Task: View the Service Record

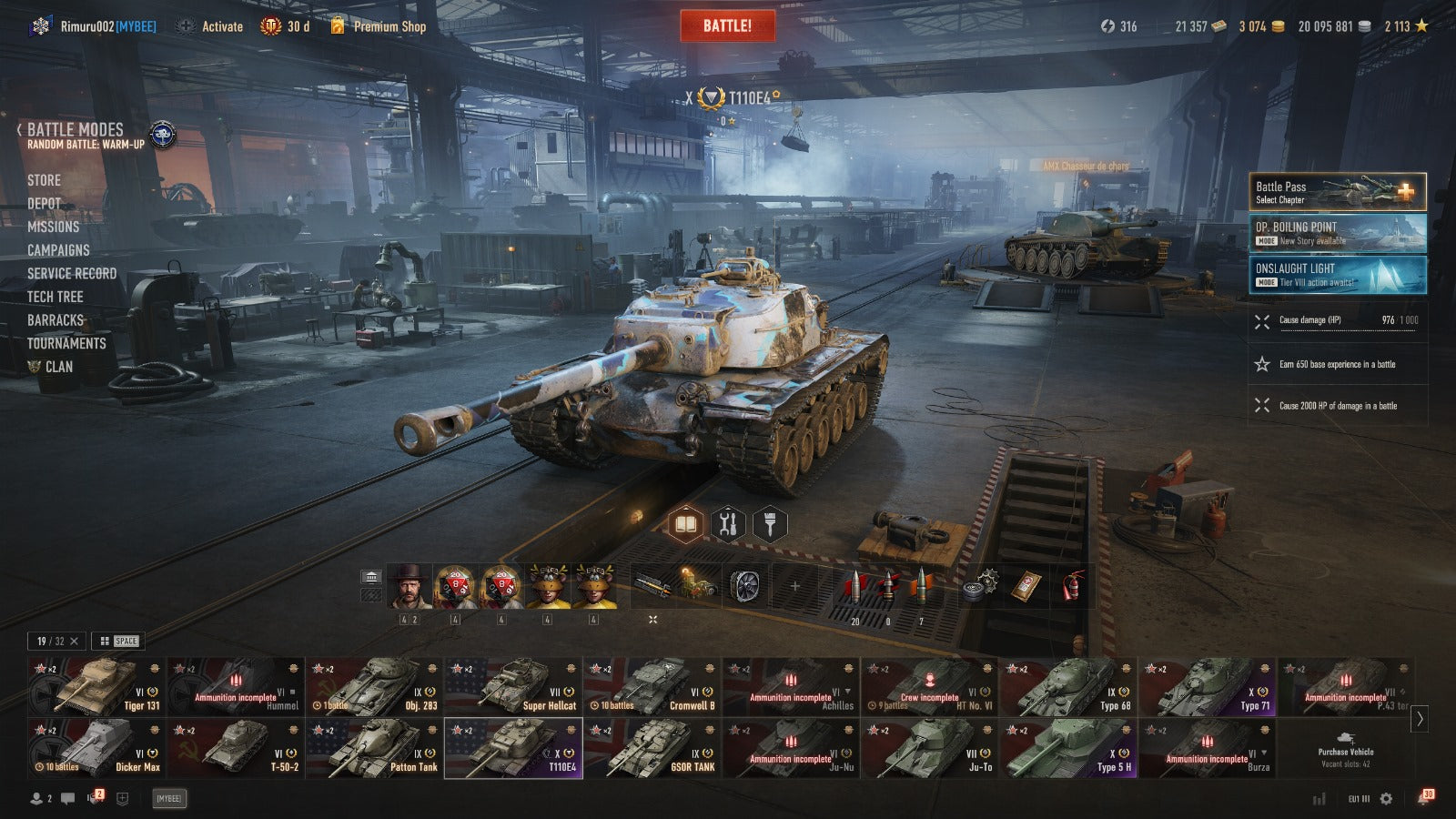Action: pos(72,273)
